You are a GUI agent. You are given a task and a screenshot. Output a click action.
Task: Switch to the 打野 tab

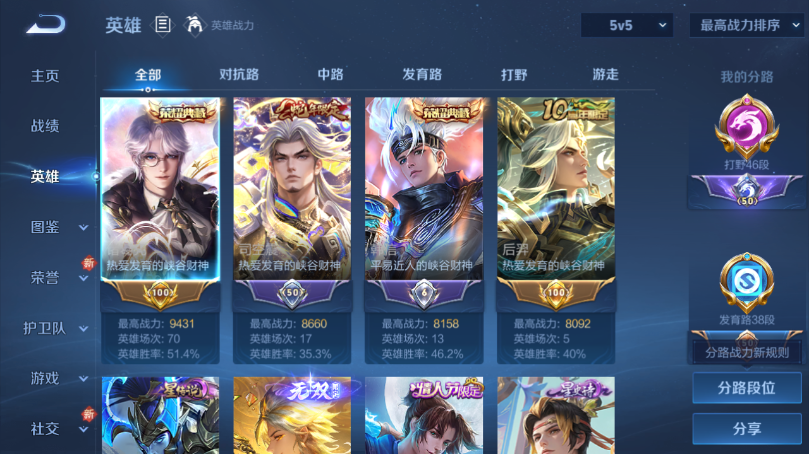tap(514, 75)
